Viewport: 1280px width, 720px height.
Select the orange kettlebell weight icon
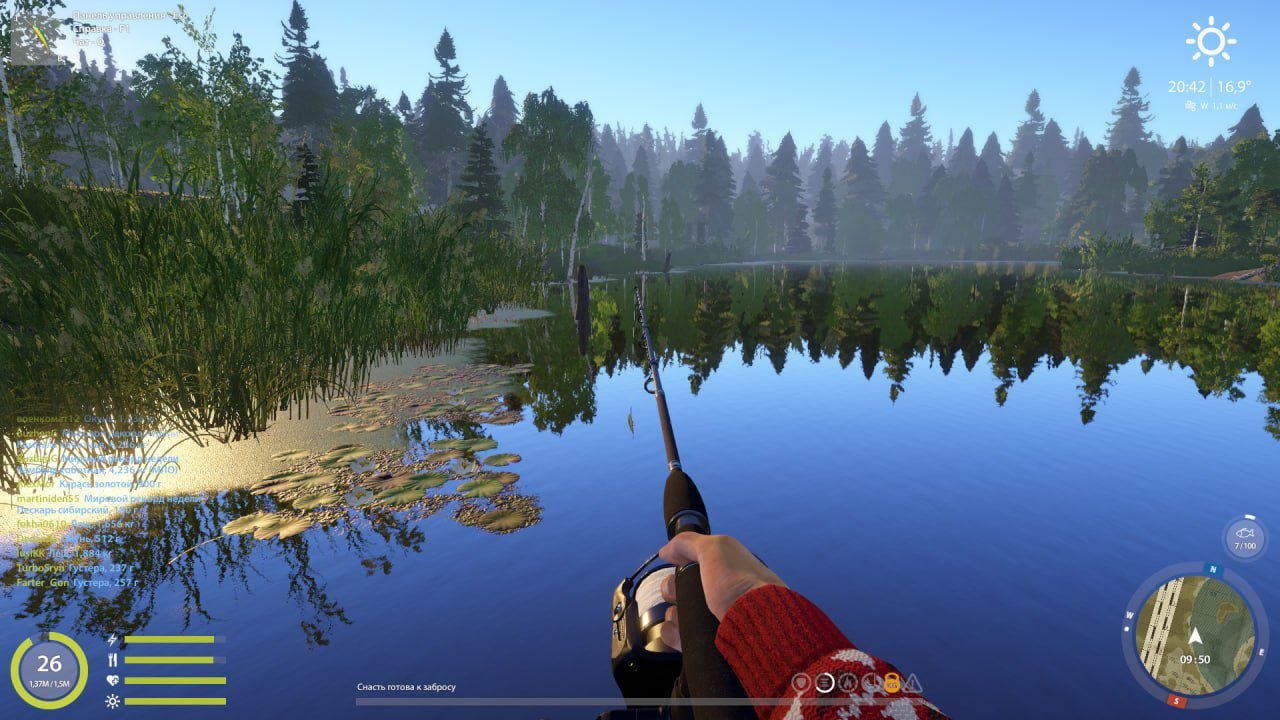pyautogui.click(x=893, y=682)
